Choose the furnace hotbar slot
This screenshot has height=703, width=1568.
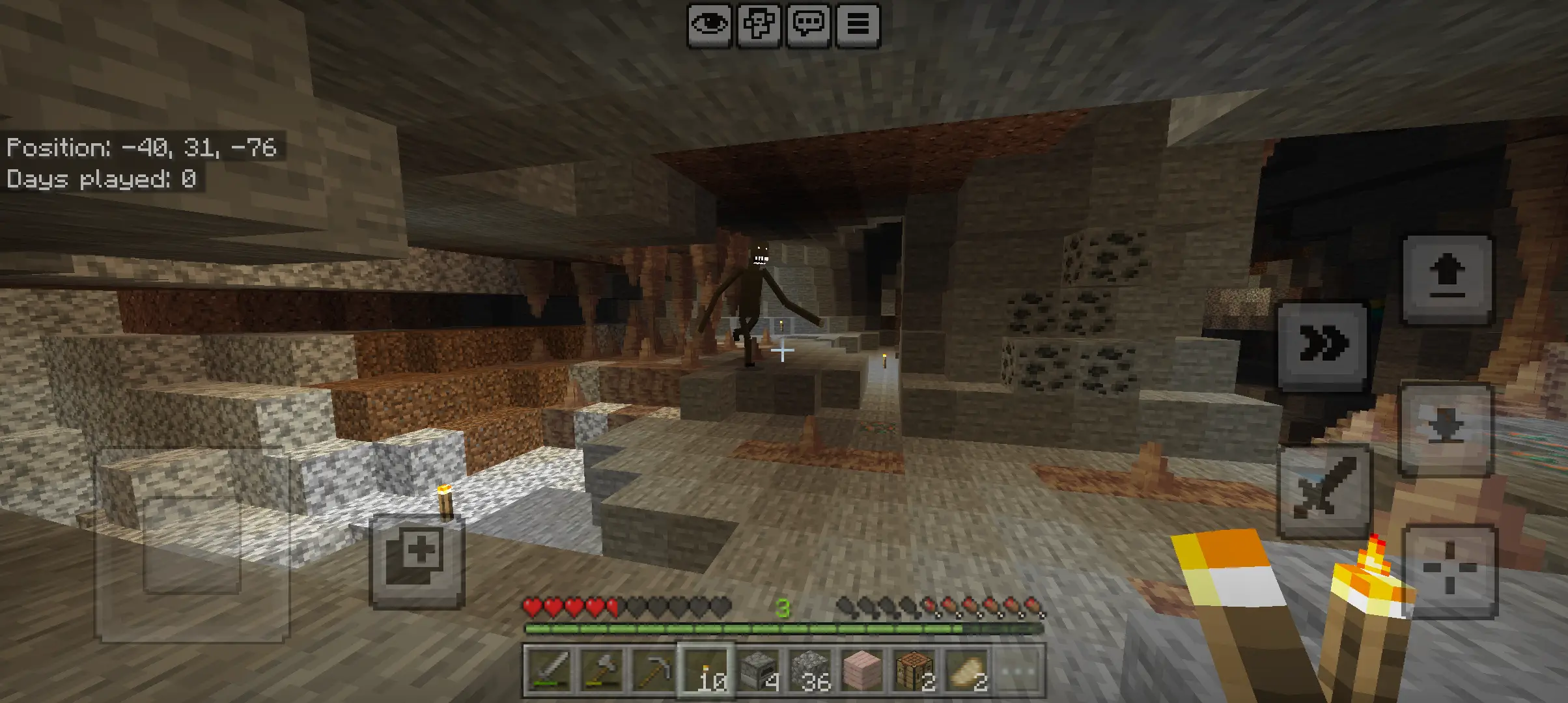coord(759,670)
